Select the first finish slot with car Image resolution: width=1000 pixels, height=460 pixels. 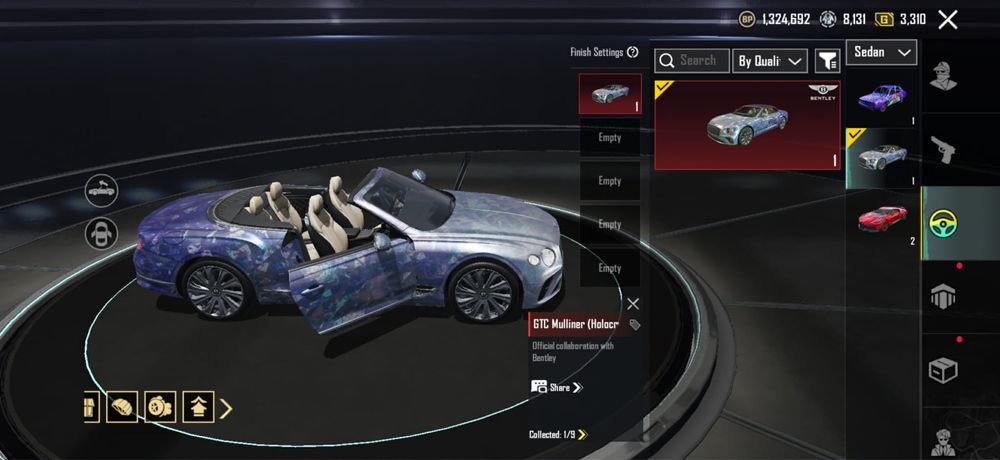click(610, 94)
